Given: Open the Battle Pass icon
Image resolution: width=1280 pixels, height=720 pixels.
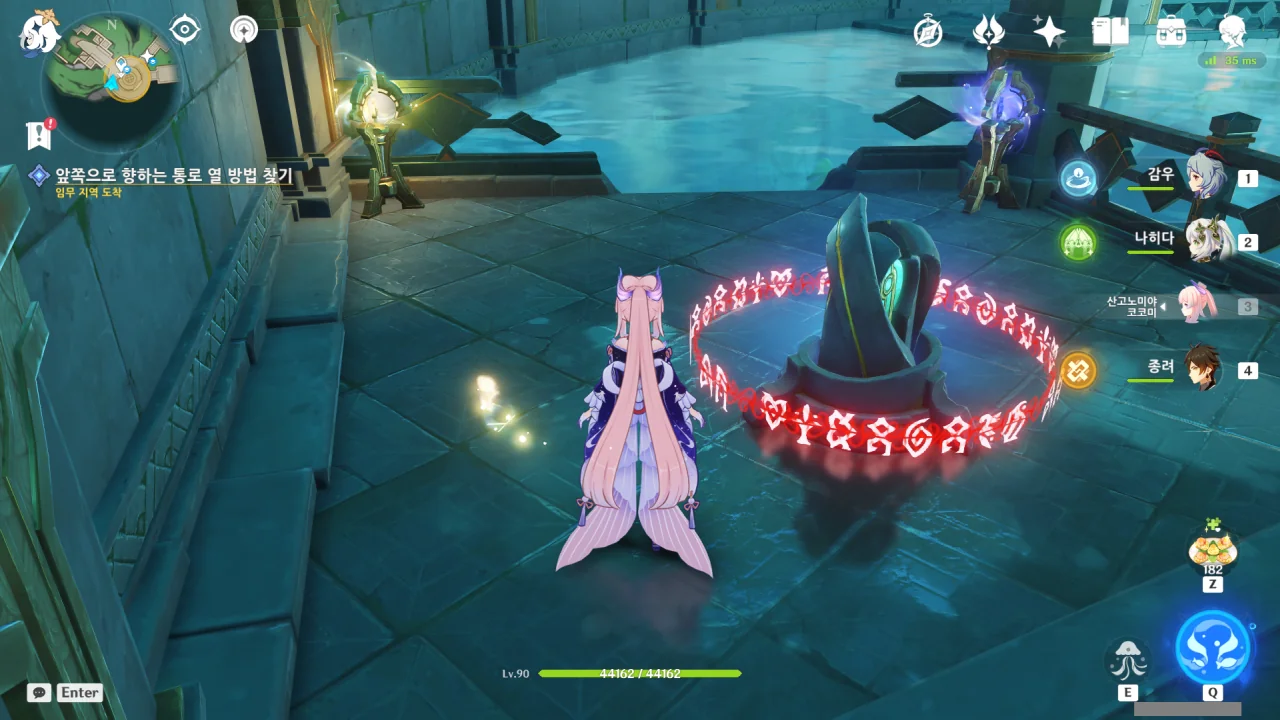Looking at the screenshot, I should tap(1171, 33).
